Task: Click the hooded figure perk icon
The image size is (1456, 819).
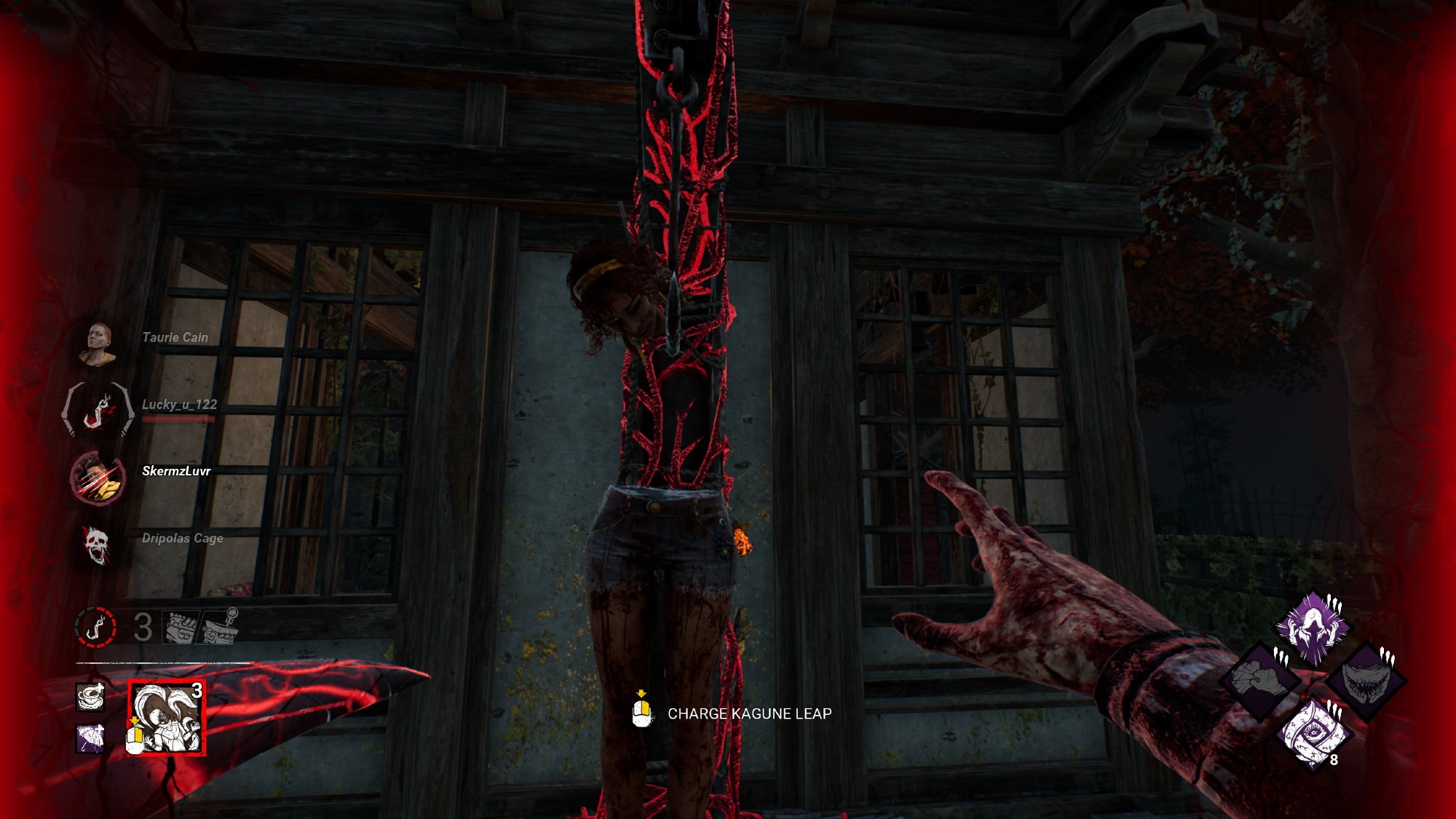Action: 1312,628
